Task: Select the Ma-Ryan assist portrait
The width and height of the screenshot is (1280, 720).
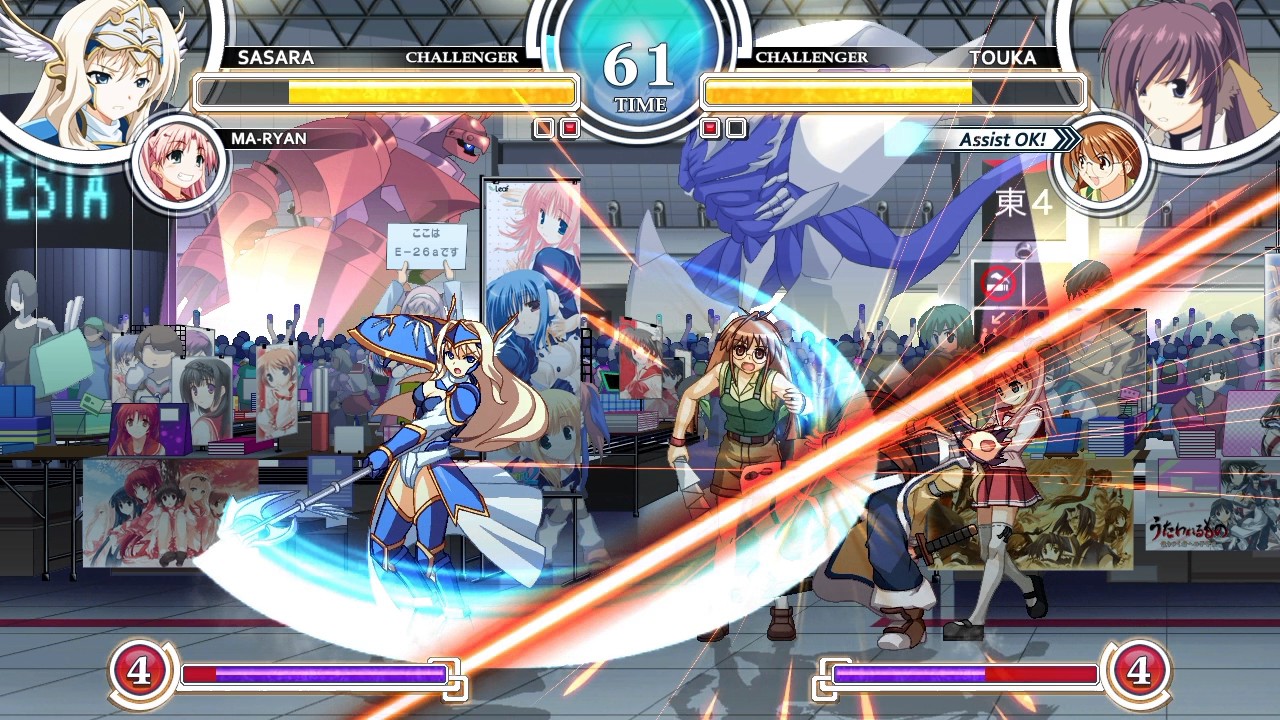Action: click(180, 163)
